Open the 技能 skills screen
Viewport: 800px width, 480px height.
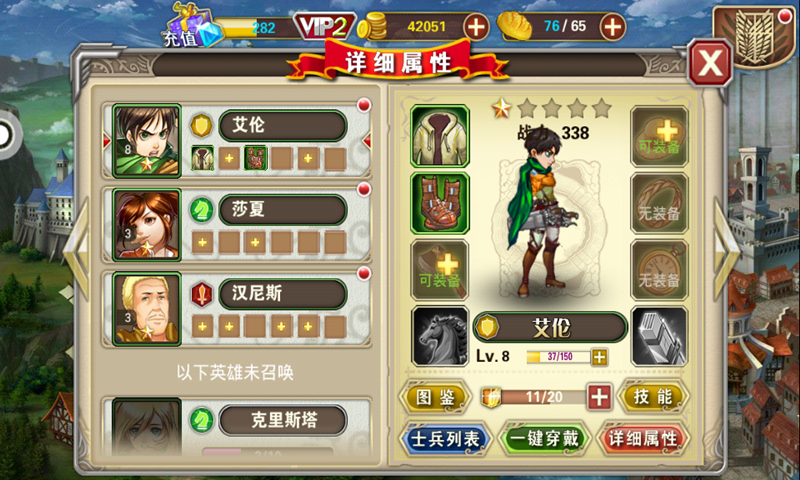[653, 397]
